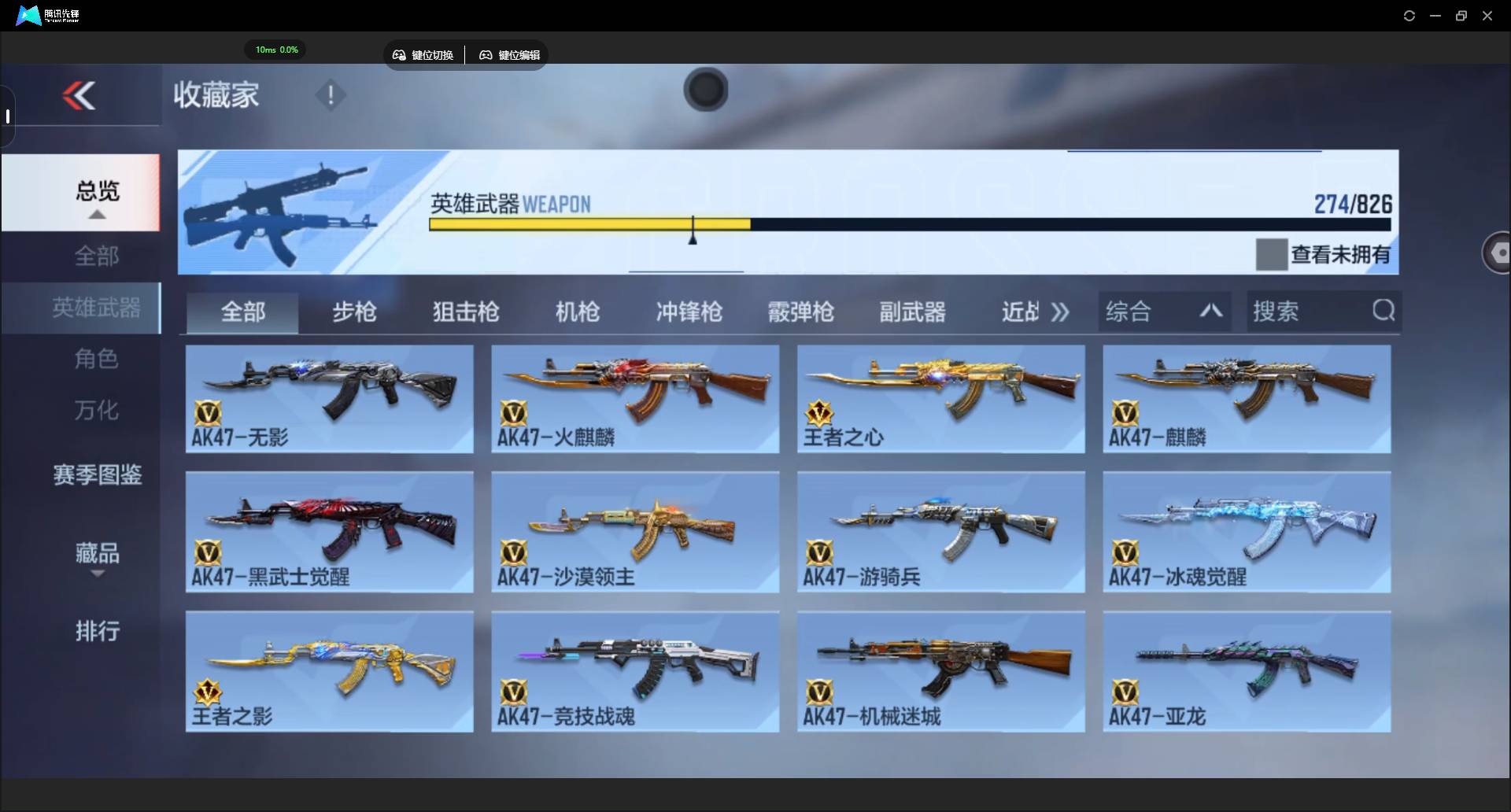This screenshot has width=1511, height=812.
Task: Open the 键位编辑 key editing icon
Action: (x=486, y=55)
